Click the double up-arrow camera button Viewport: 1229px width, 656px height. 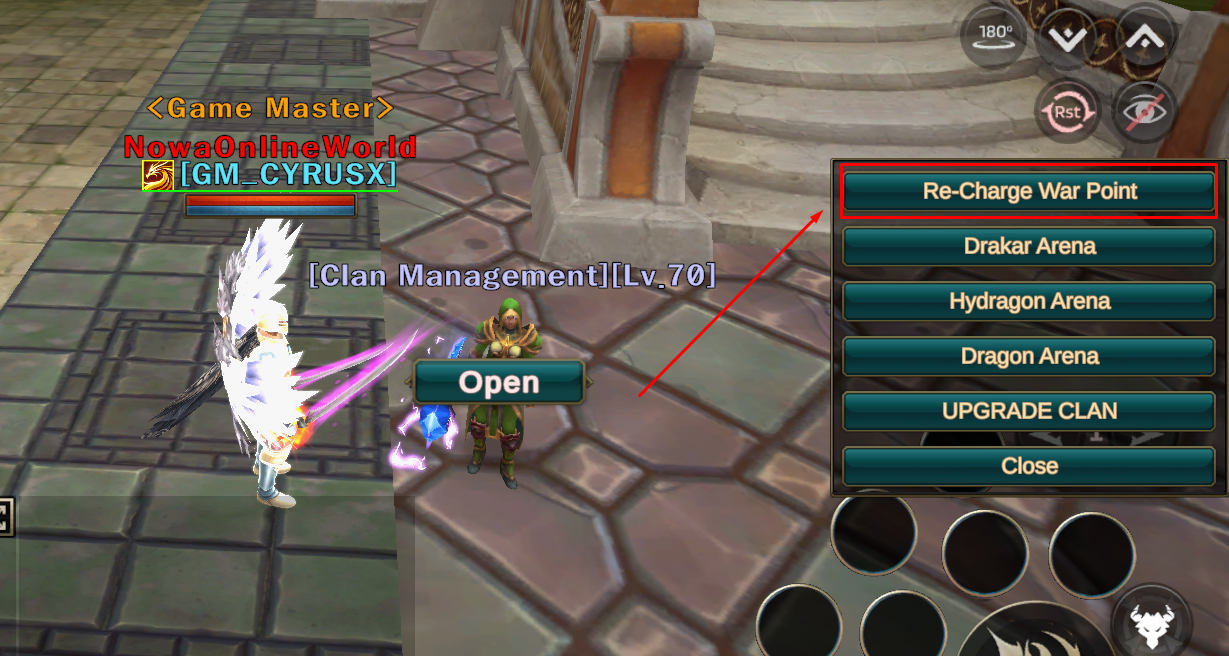click(x=1144, y=37)
